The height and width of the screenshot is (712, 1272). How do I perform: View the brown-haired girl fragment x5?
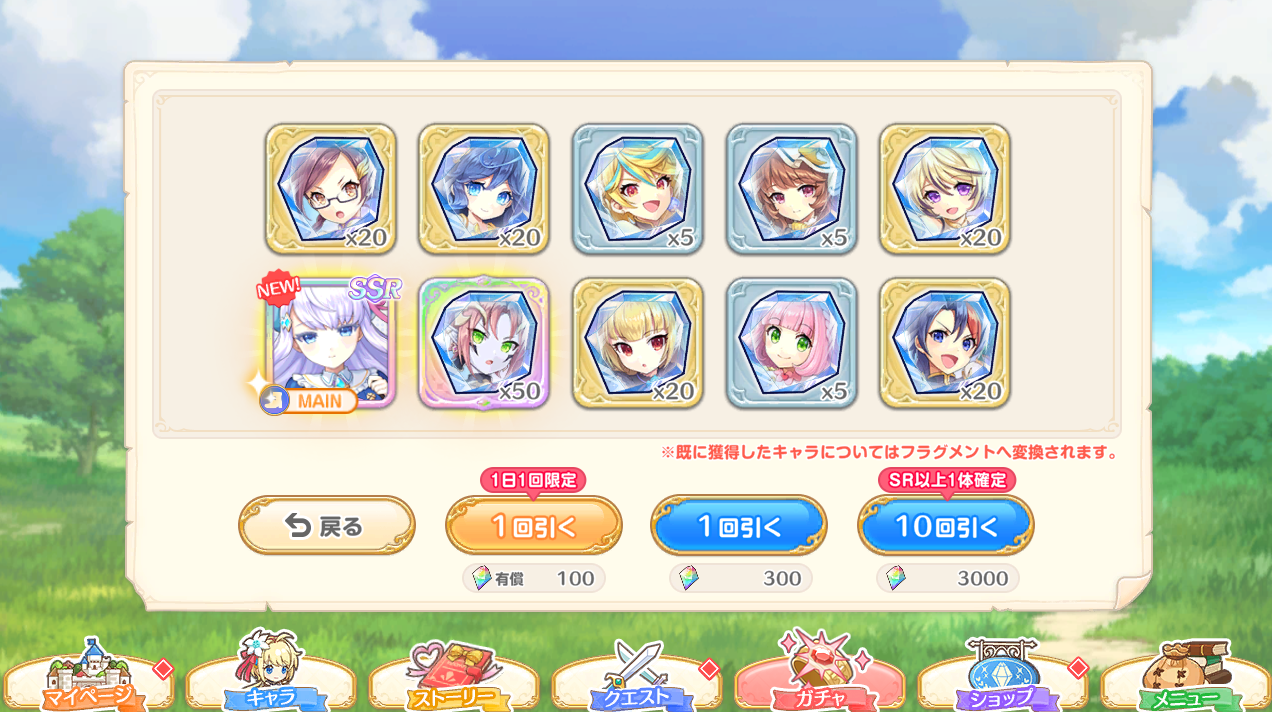pyautogui.click(x=791, y=189)
